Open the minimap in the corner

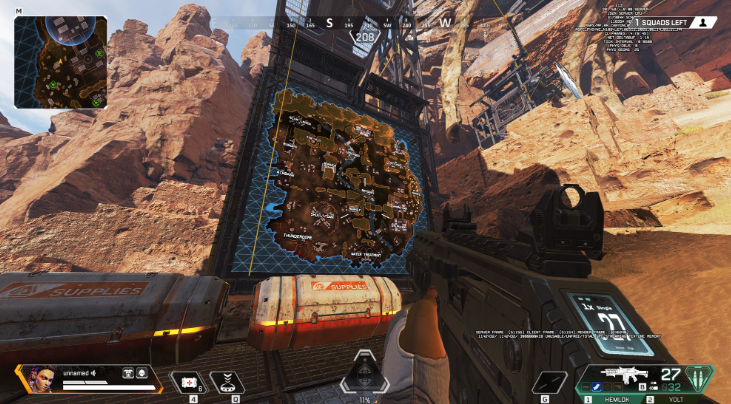(61, 62)
